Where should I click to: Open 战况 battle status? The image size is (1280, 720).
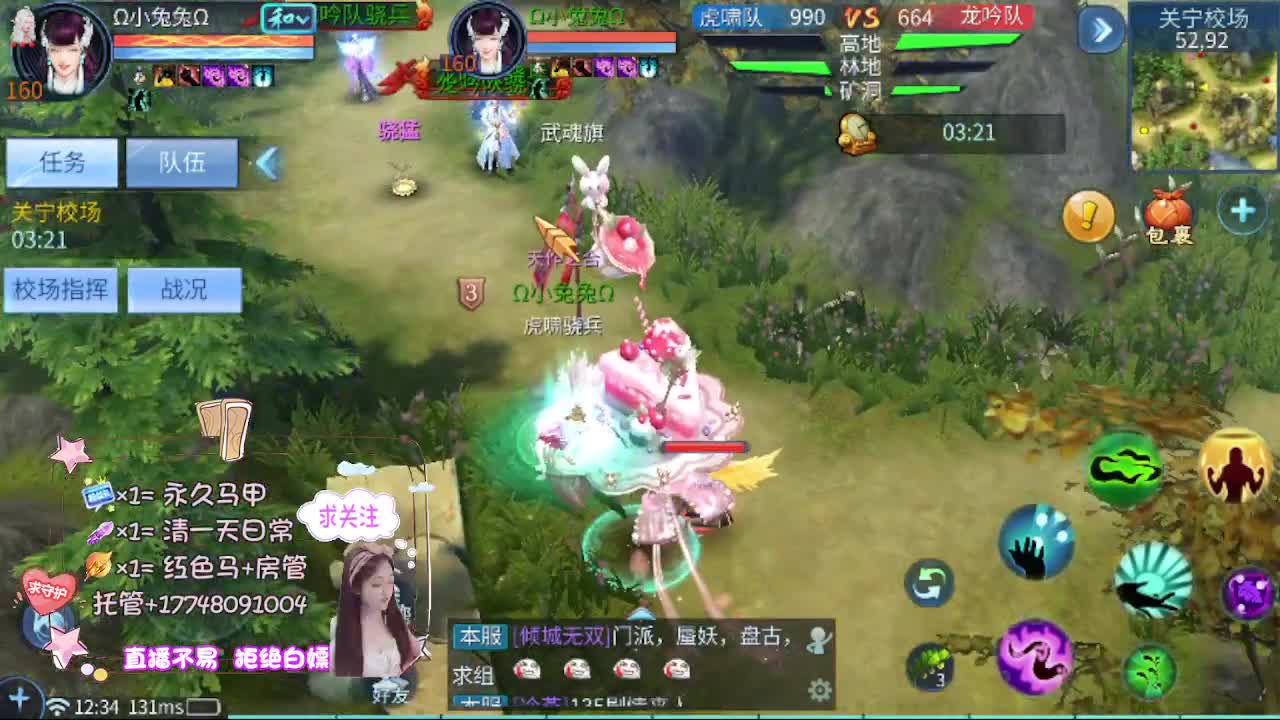point(186,290)
